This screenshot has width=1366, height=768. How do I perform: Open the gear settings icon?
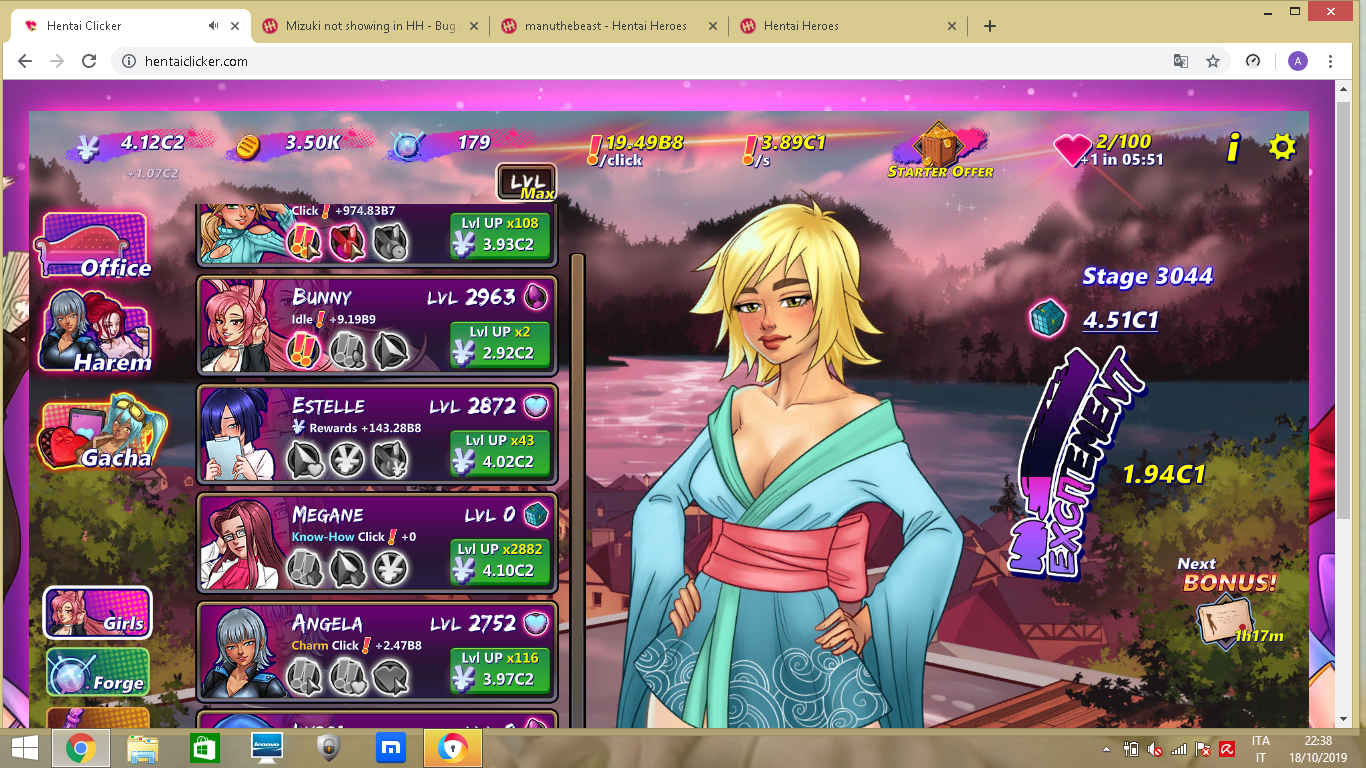pyautogui.click(x=1282, y=147)
